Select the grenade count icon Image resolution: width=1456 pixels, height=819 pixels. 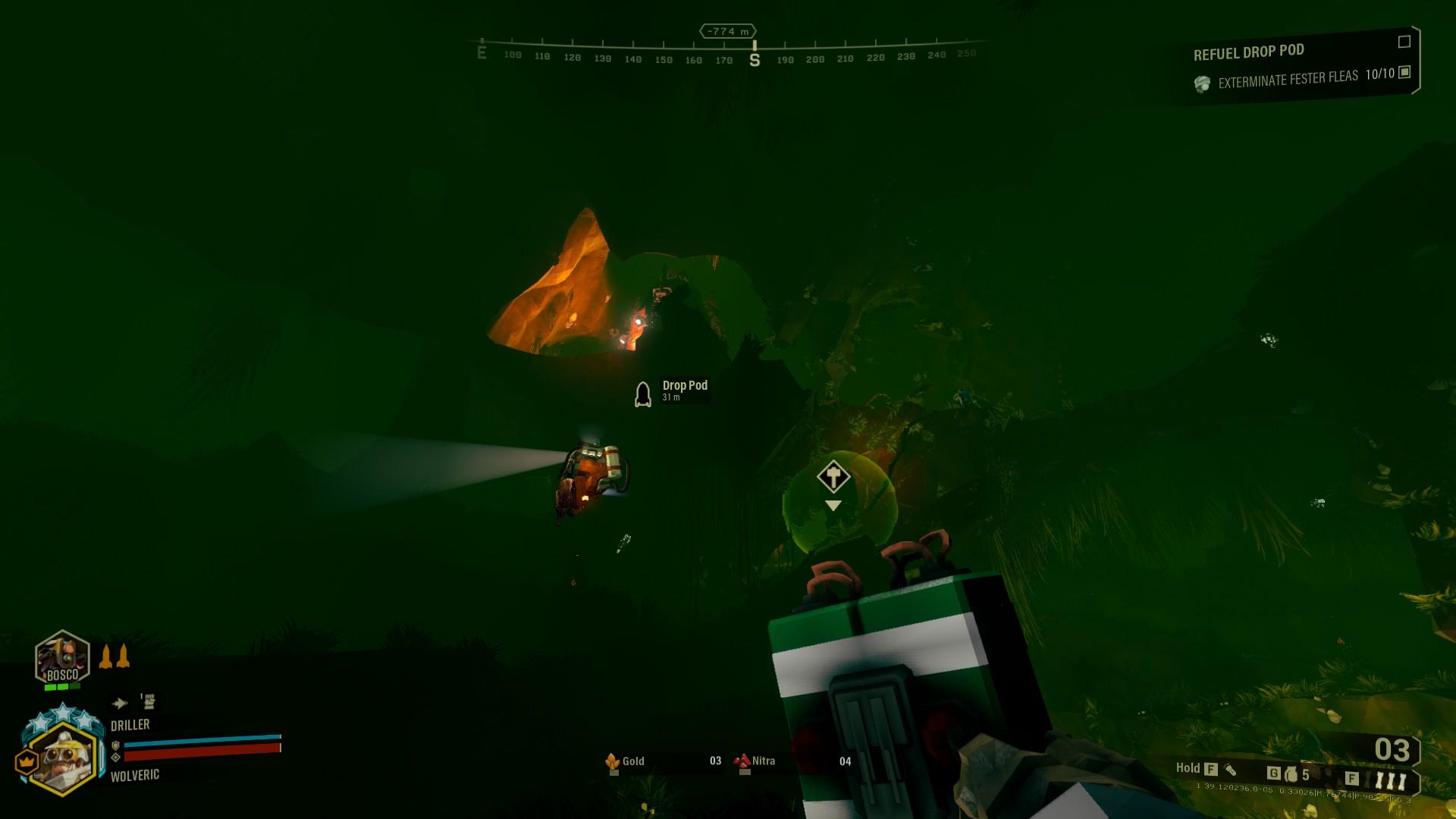click(x=1291, y=774)
